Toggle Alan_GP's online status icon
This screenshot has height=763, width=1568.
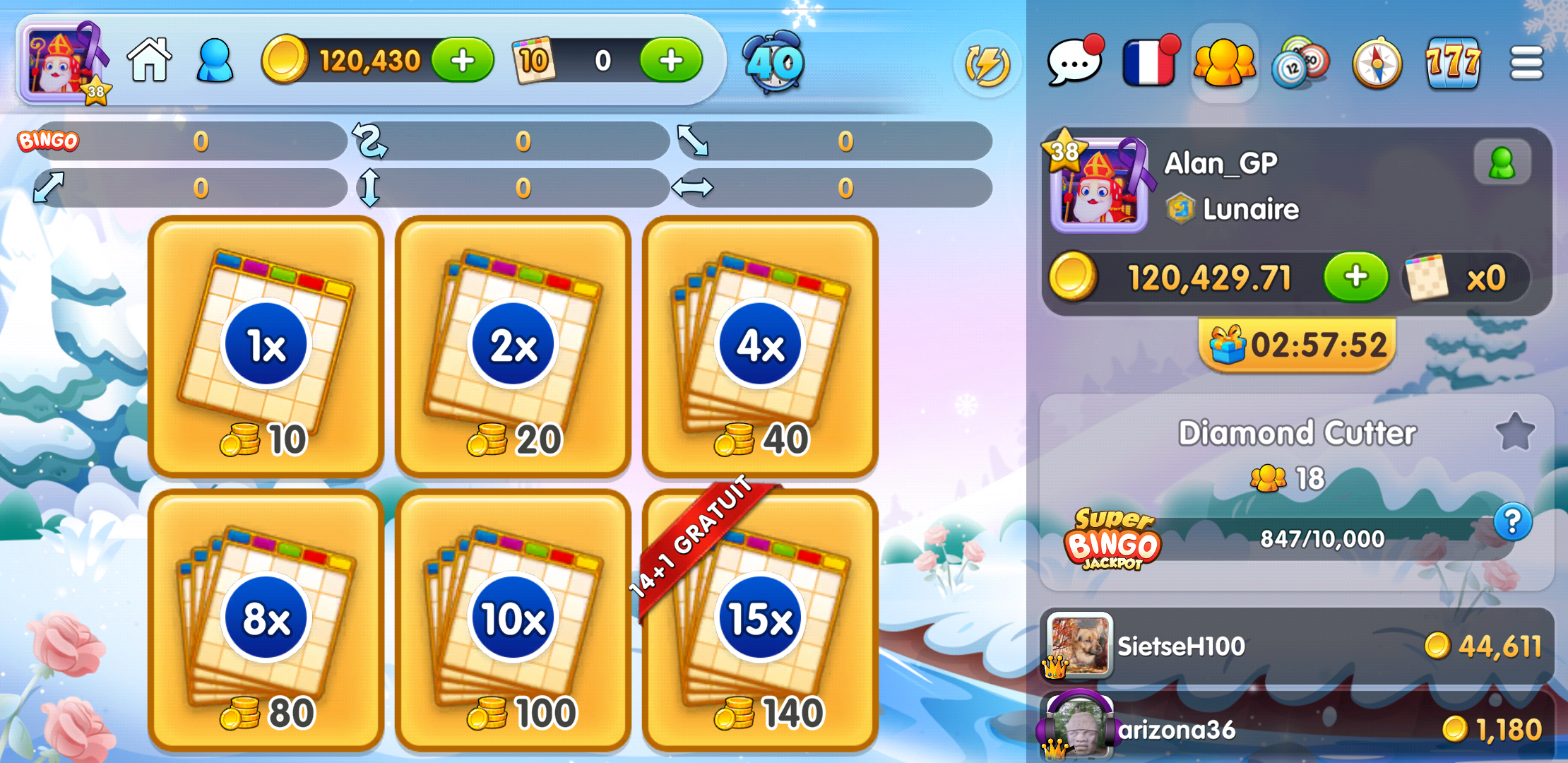(1503, 161)
